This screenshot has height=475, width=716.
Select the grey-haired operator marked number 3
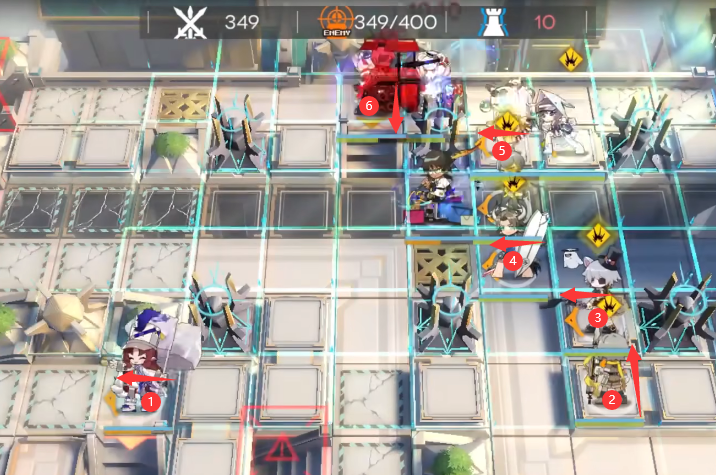point(599,290)
